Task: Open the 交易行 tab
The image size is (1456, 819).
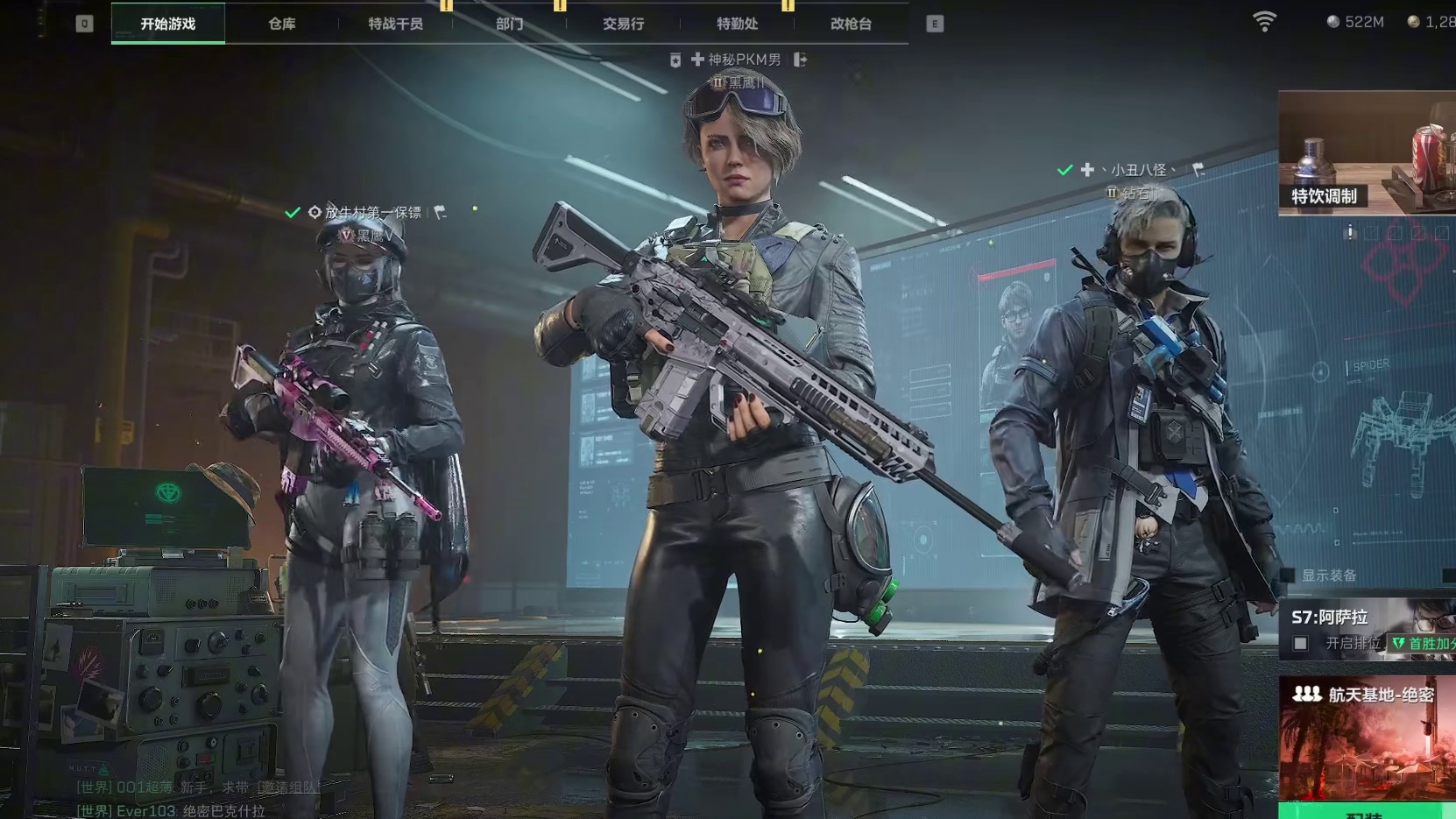Action: (623, 24)
